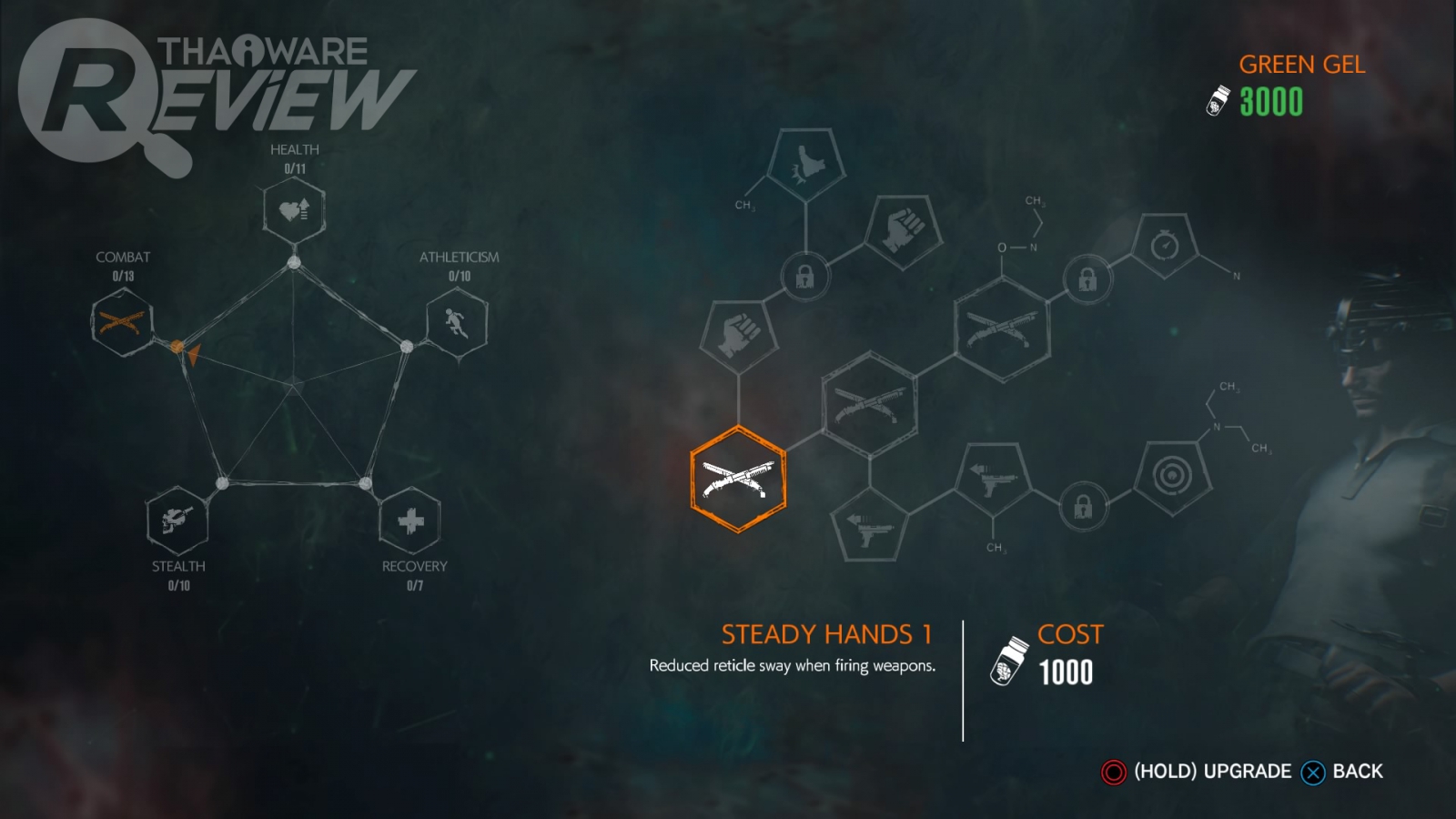Pick the boot stomp skill node
The image size is (1456, 819).
click(805, 164)
